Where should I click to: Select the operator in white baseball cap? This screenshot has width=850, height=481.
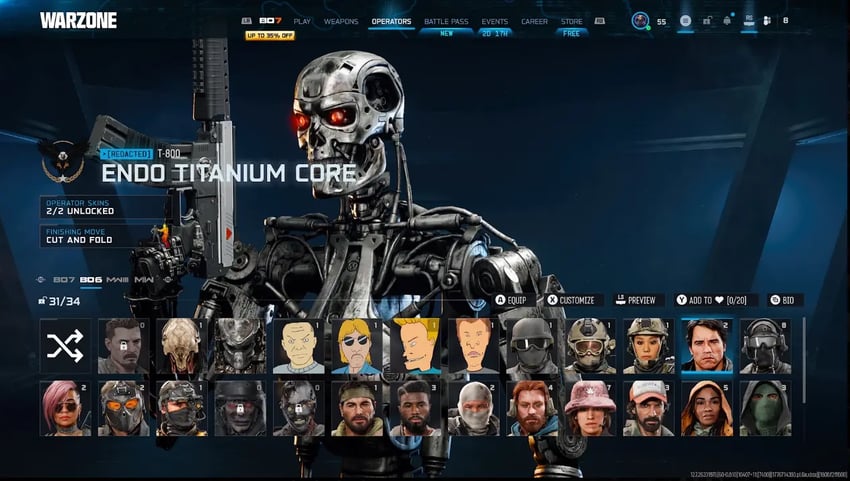648,408
